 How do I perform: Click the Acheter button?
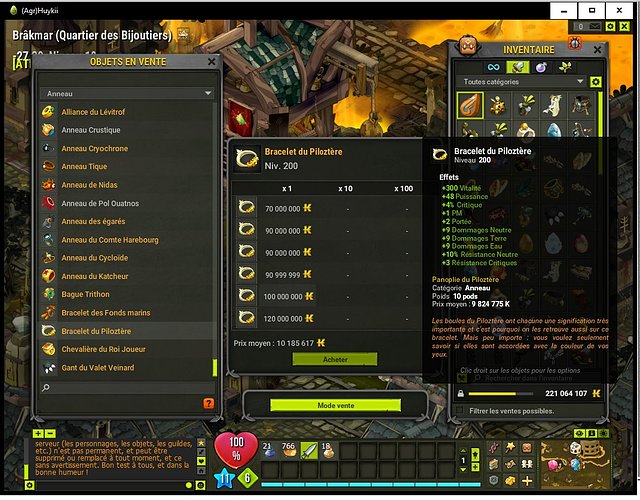(x=335, y=359)
